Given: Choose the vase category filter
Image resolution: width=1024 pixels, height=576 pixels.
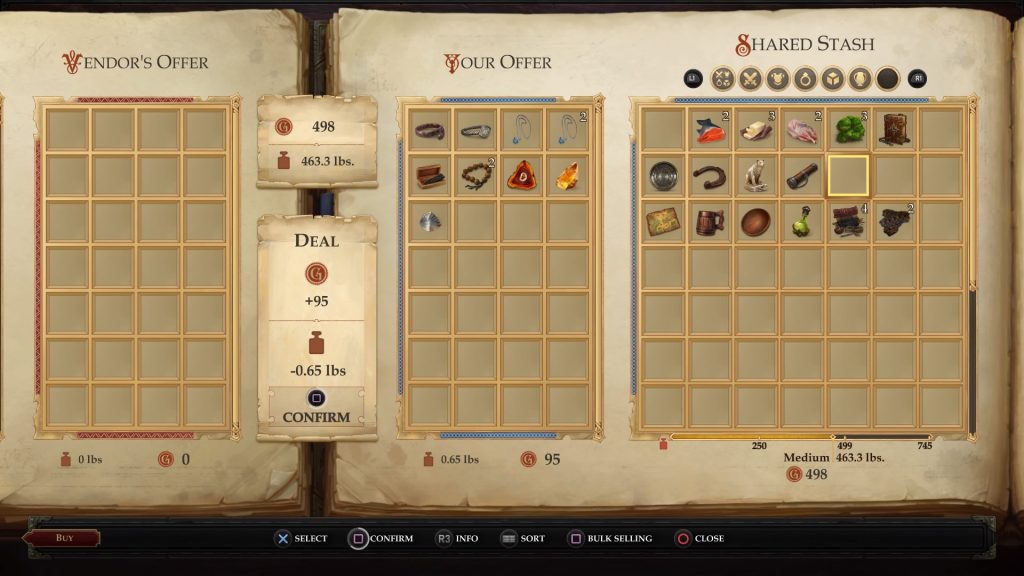Looking at the screenshot, I should click(x=859, y=78).
